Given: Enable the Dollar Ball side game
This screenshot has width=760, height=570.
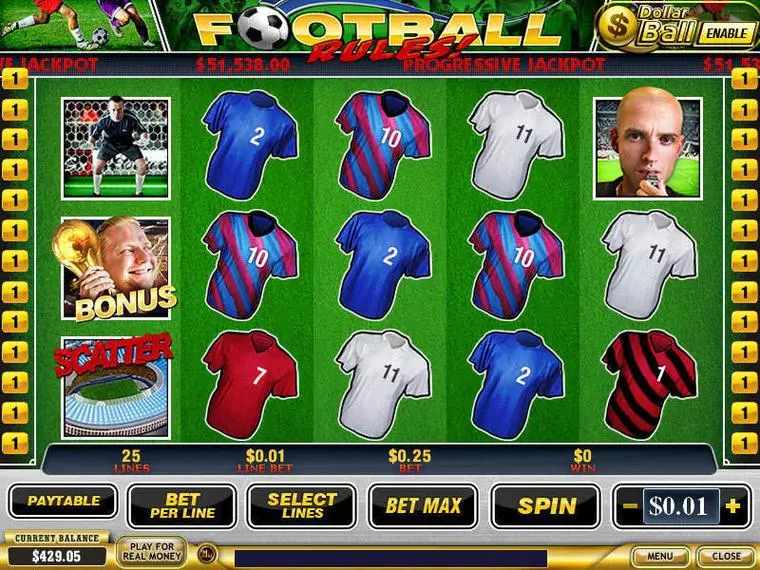Looking at the screenshot, I should (725, 32).
